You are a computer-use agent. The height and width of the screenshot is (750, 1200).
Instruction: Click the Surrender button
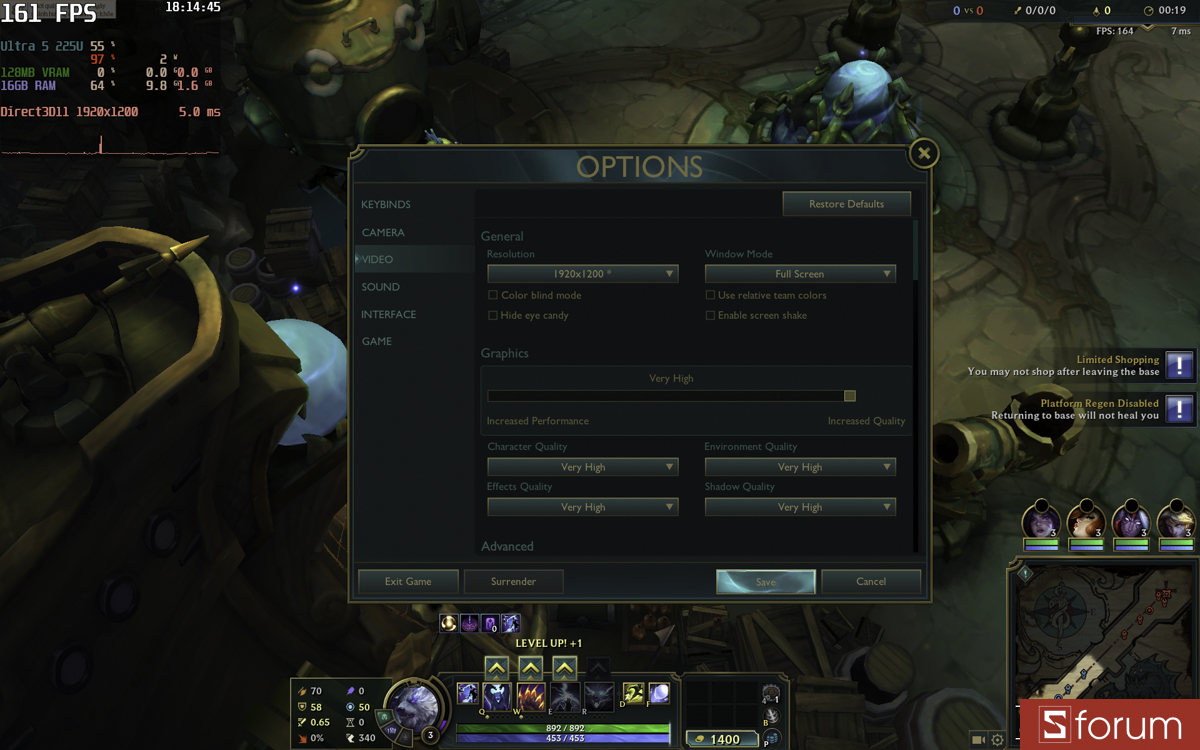[513, 581]
